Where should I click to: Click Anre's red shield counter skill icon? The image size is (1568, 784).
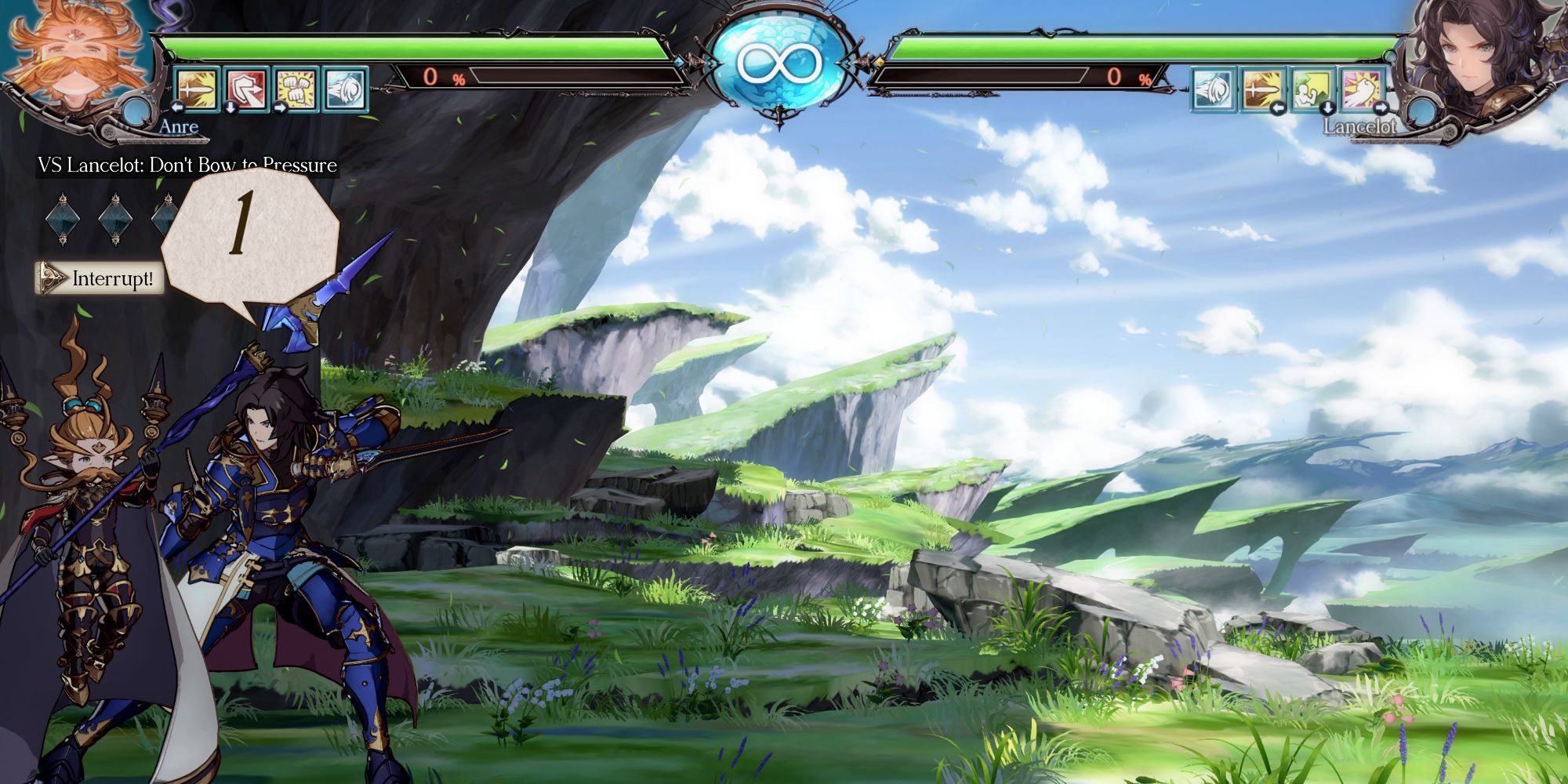point(245,90)
